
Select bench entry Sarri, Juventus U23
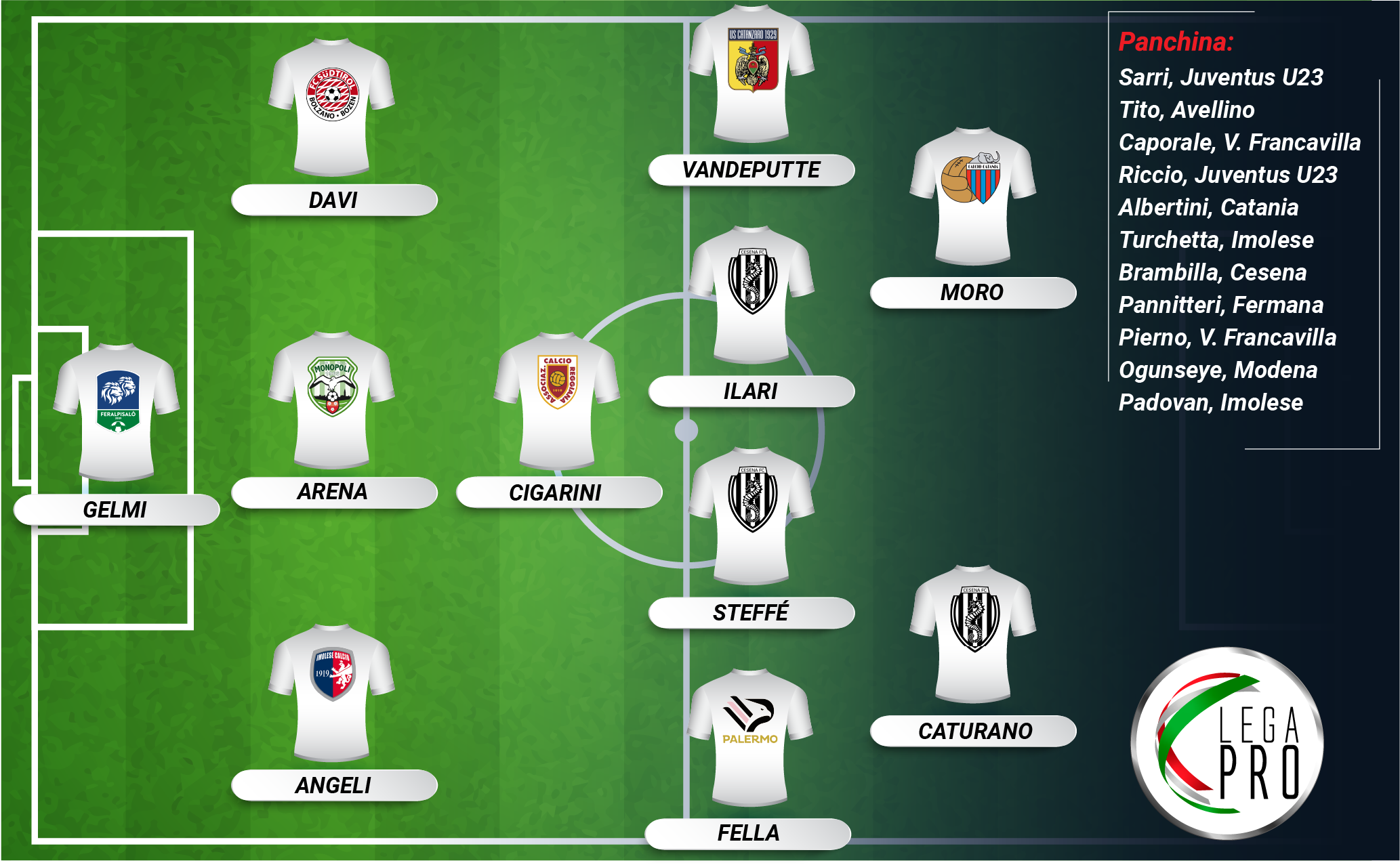1220,77
